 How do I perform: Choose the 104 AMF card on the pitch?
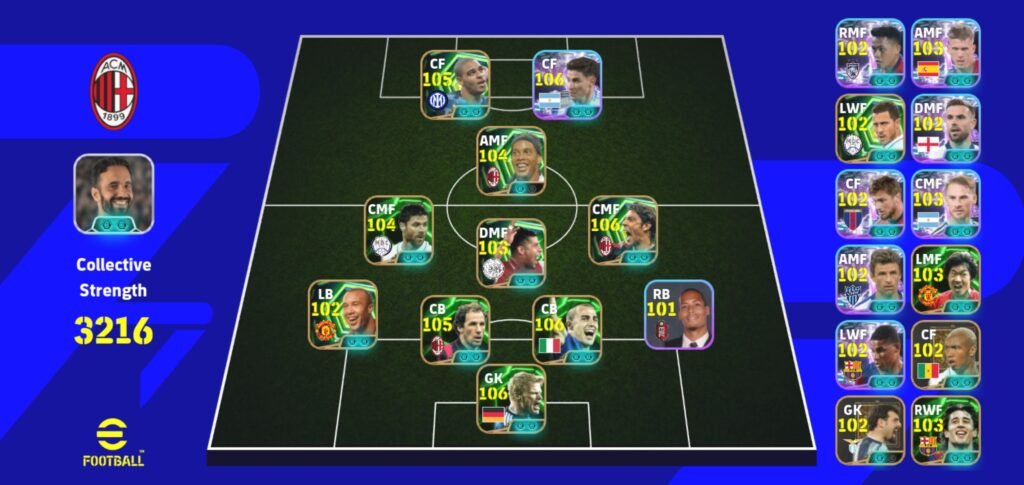(x=511, y=162)
